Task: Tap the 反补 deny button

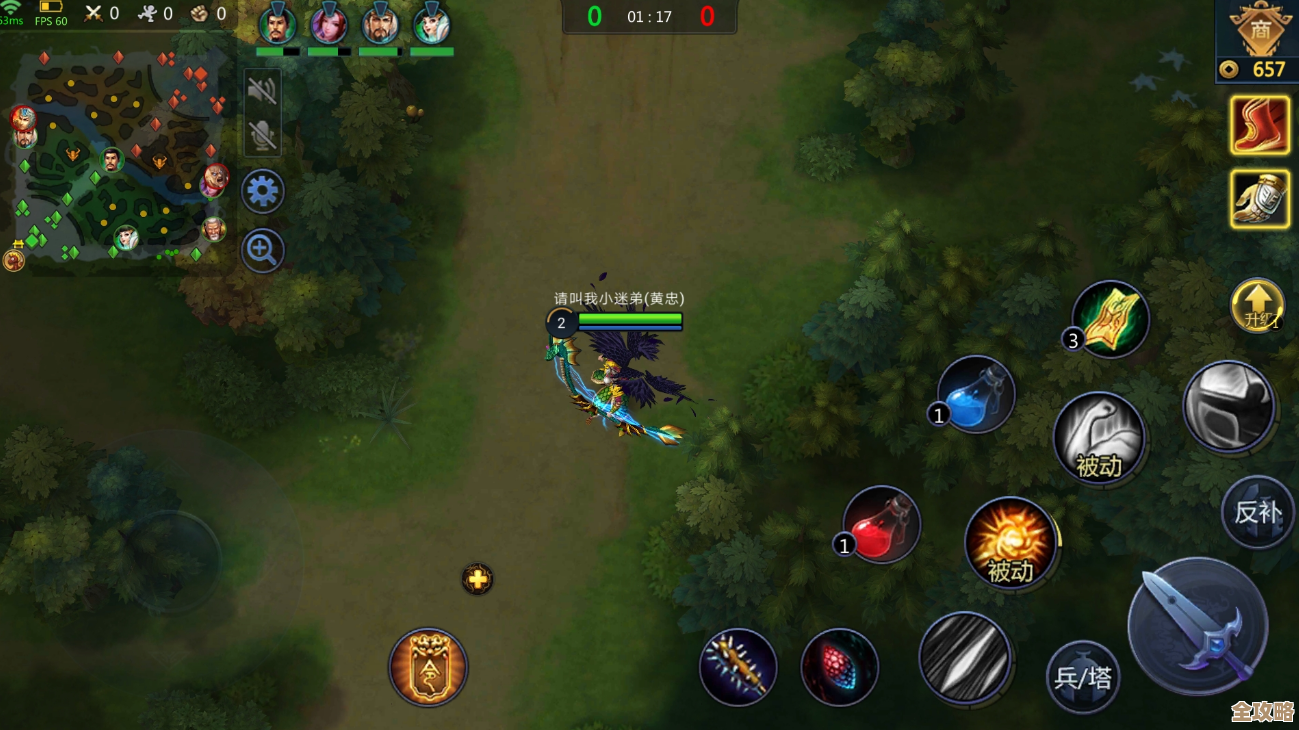Action: click(x=1258, y=512)
